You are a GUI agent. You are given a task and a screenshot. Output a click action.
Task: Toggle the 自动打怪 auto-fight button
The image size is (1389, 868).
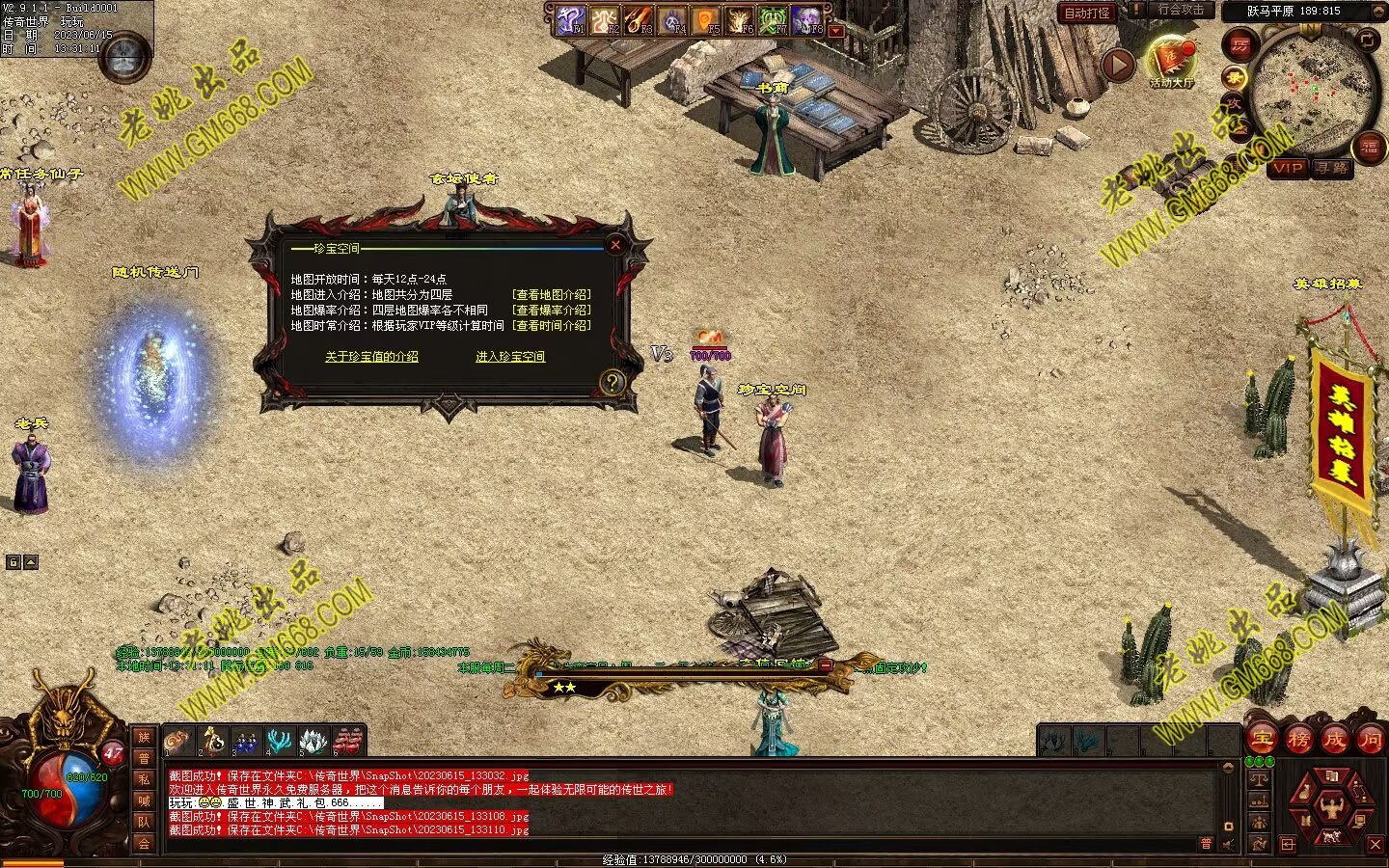point(1086,13)
